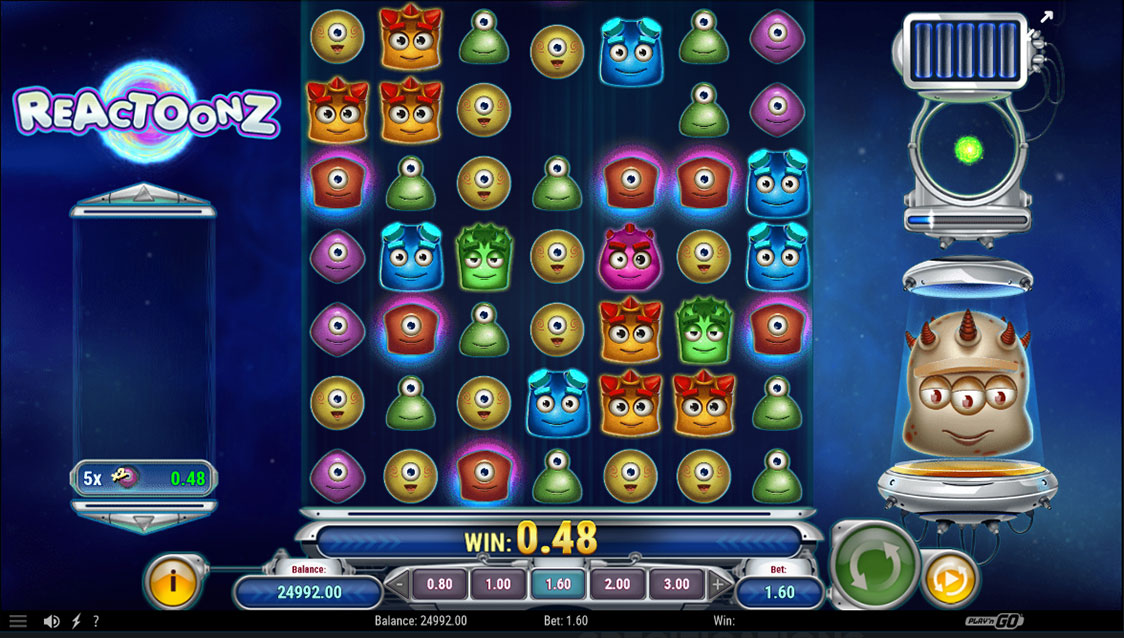Image resolution: width=1124 pixels, height=638 pixels.
Task: Open help with the question mark
Action: pos(96,621)
